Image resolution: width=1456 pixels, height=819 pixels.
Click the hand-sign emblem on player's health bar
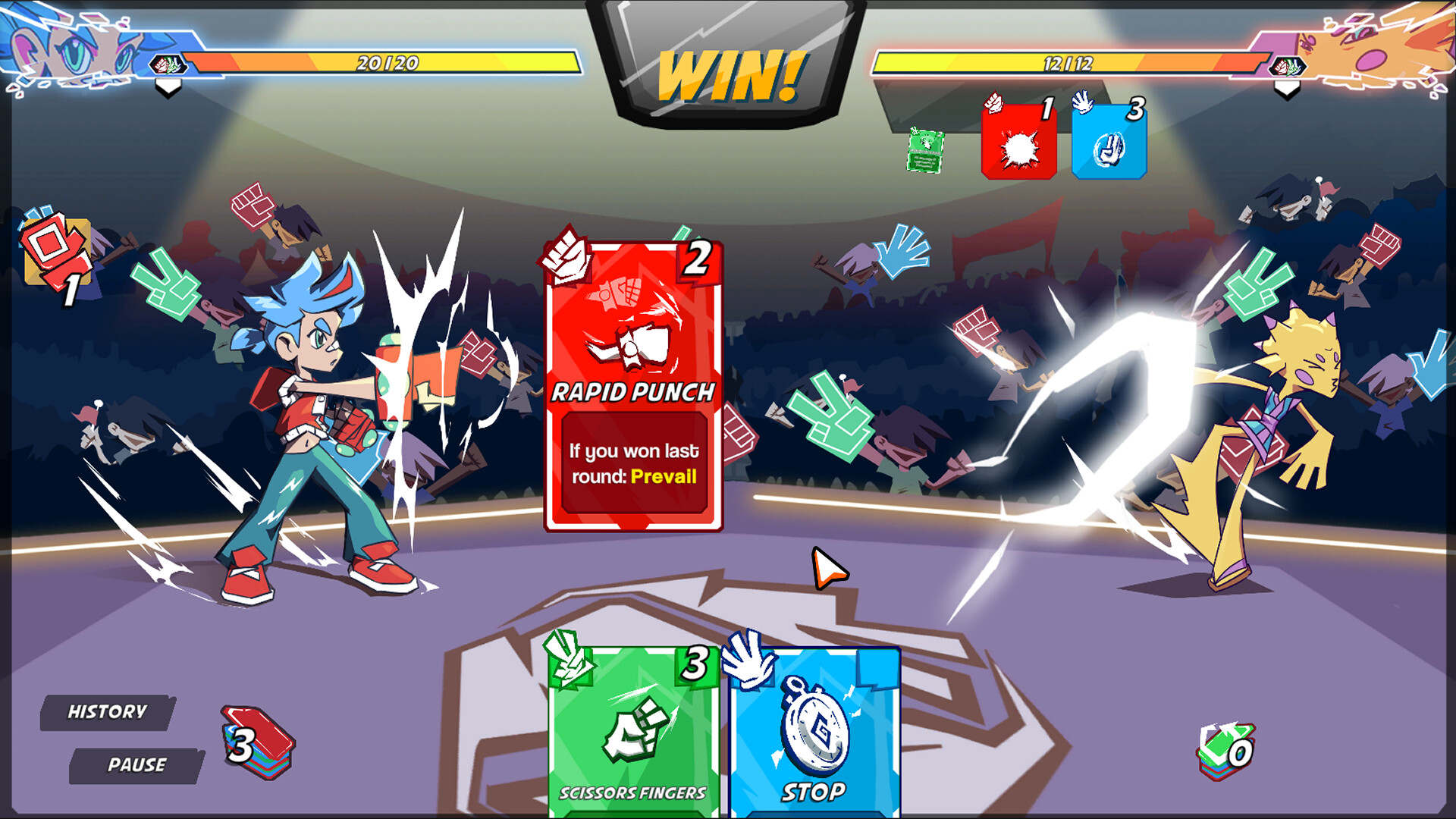coord(168,65)
